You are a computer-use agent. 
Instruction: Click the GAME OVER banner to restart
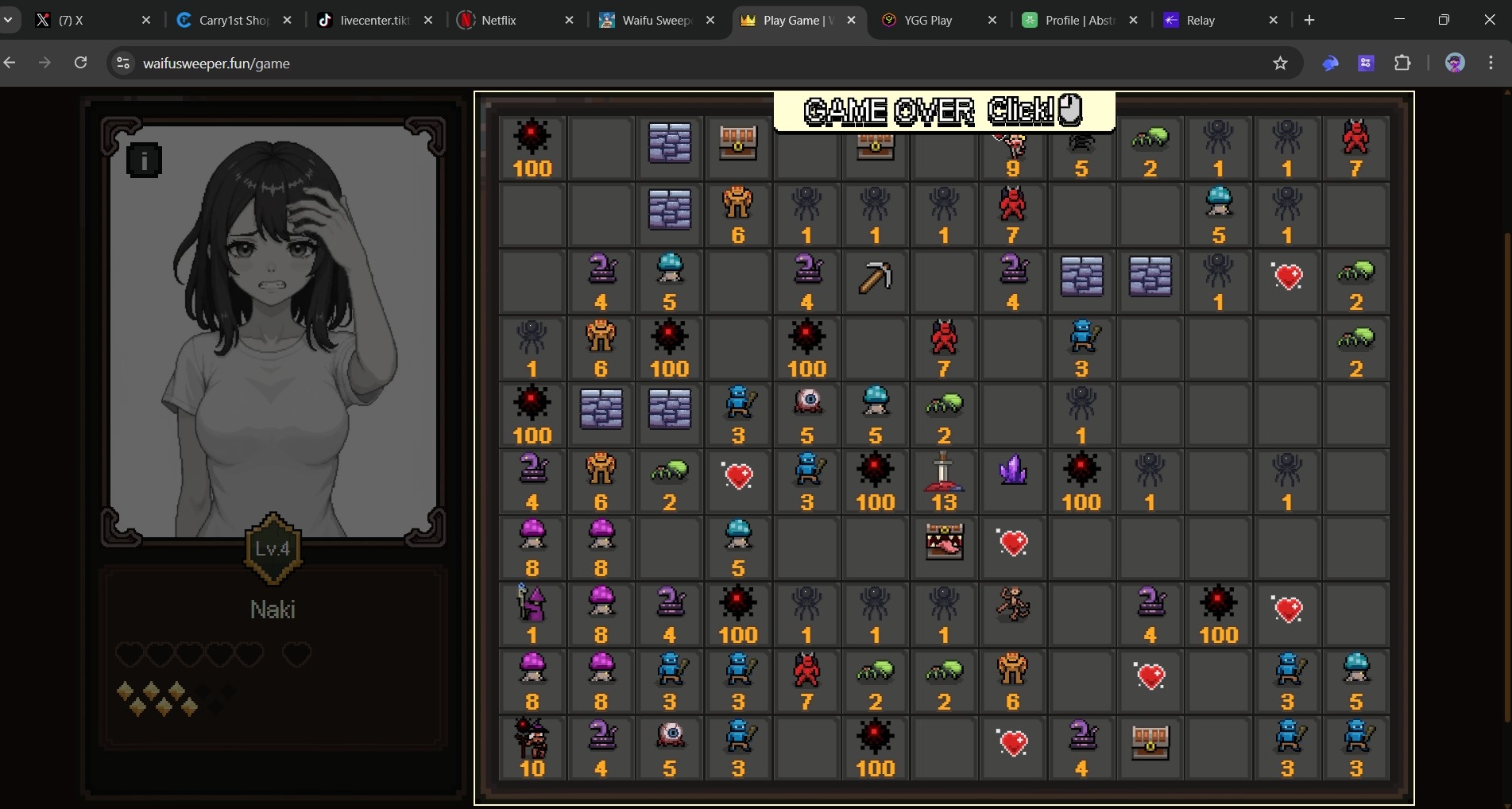click(x=944, y=111)
